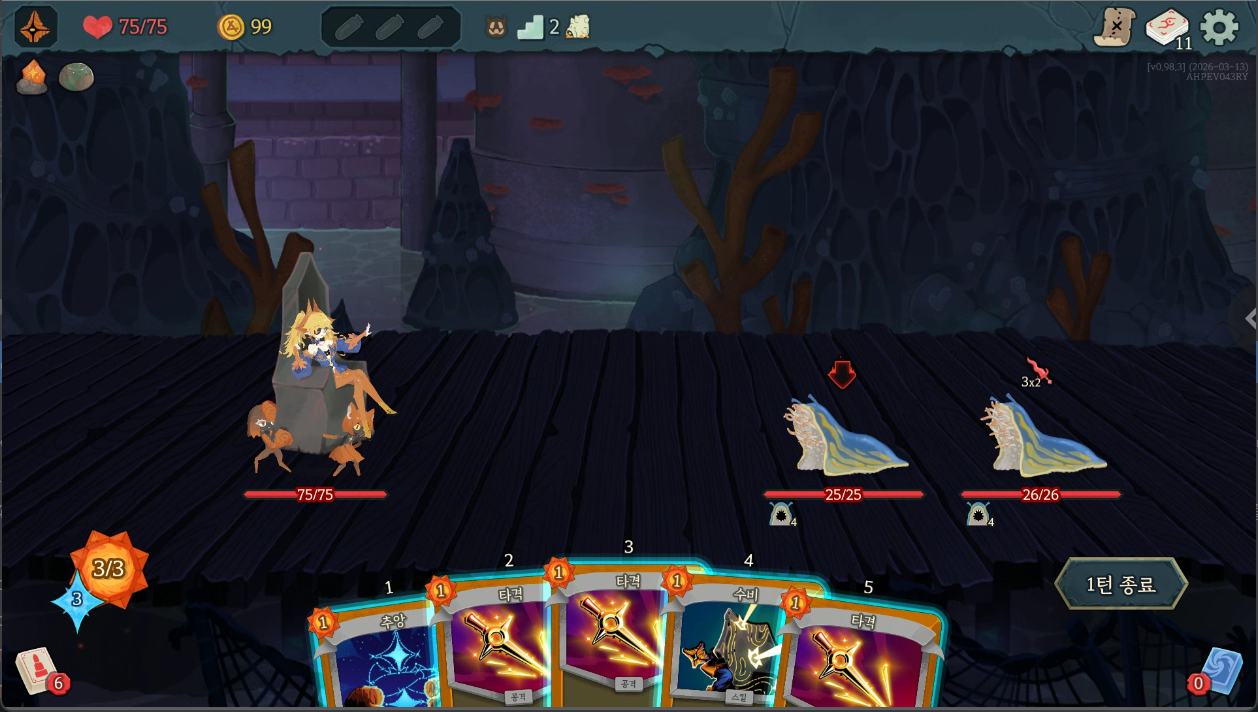This screenshot has height=712, width=1258.
Task: Open the draw pile showing 6
Action: pos(37,670)
